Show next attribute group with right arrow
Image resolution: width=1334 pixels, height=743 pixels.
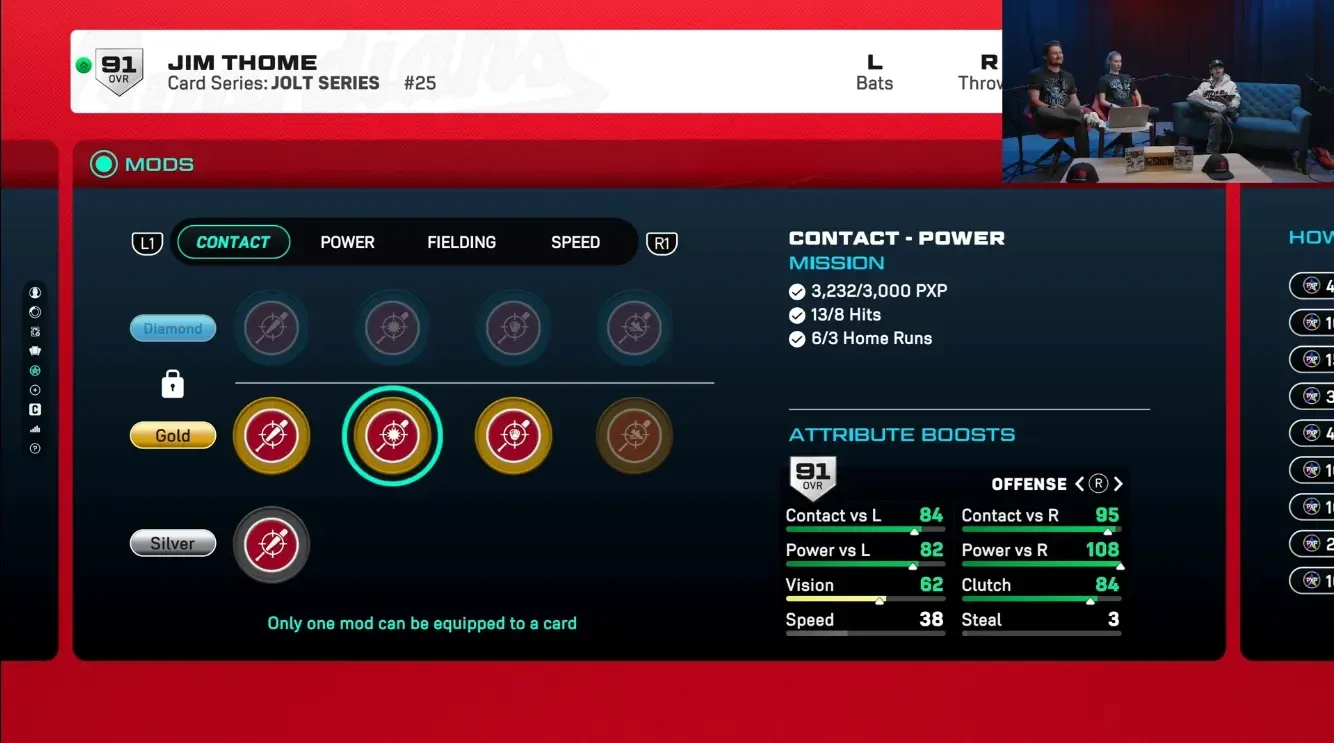[1118, 484]
